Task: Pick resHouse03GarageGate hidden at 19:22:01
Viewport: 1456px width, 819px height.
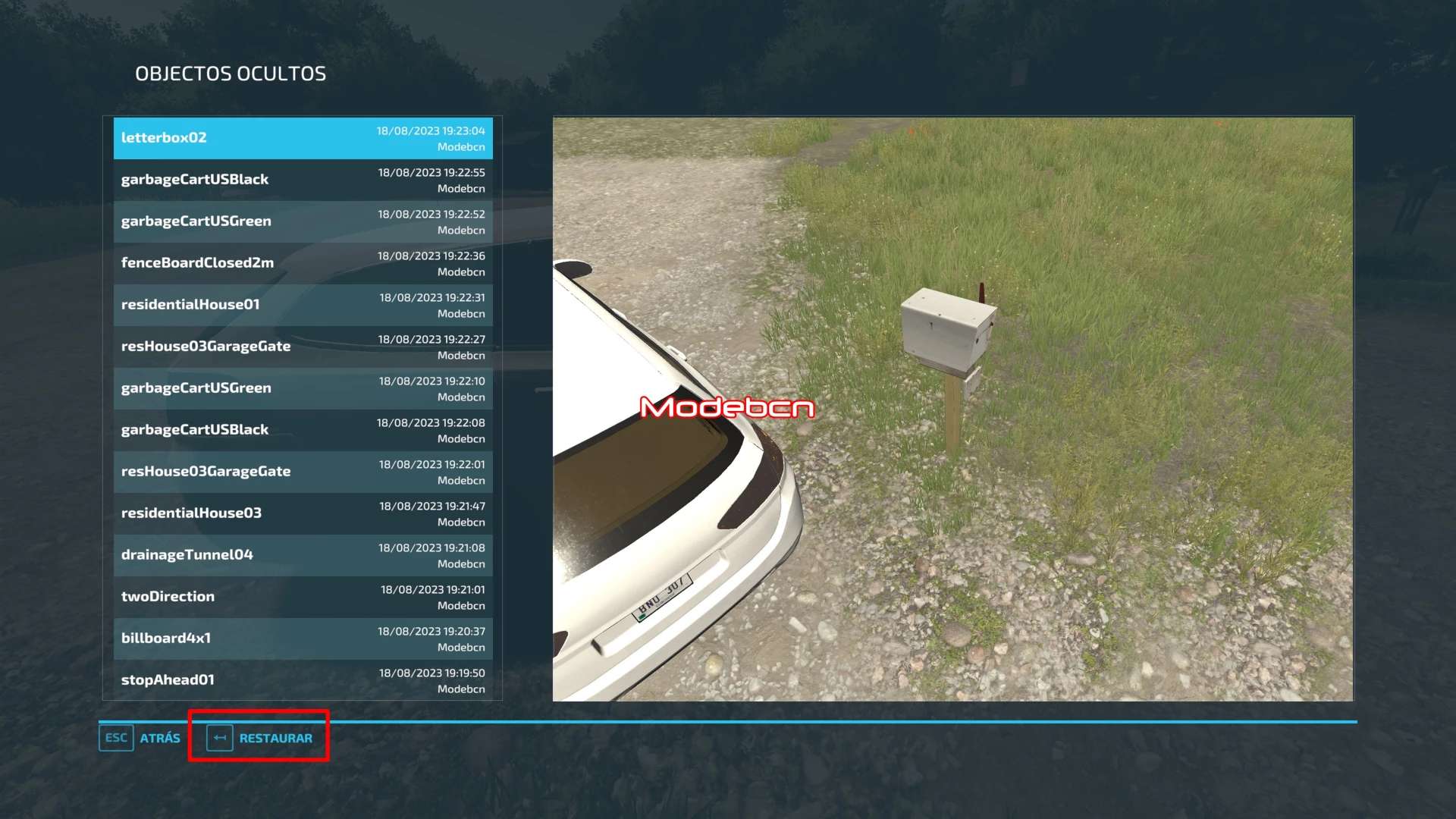Action: 303,472
